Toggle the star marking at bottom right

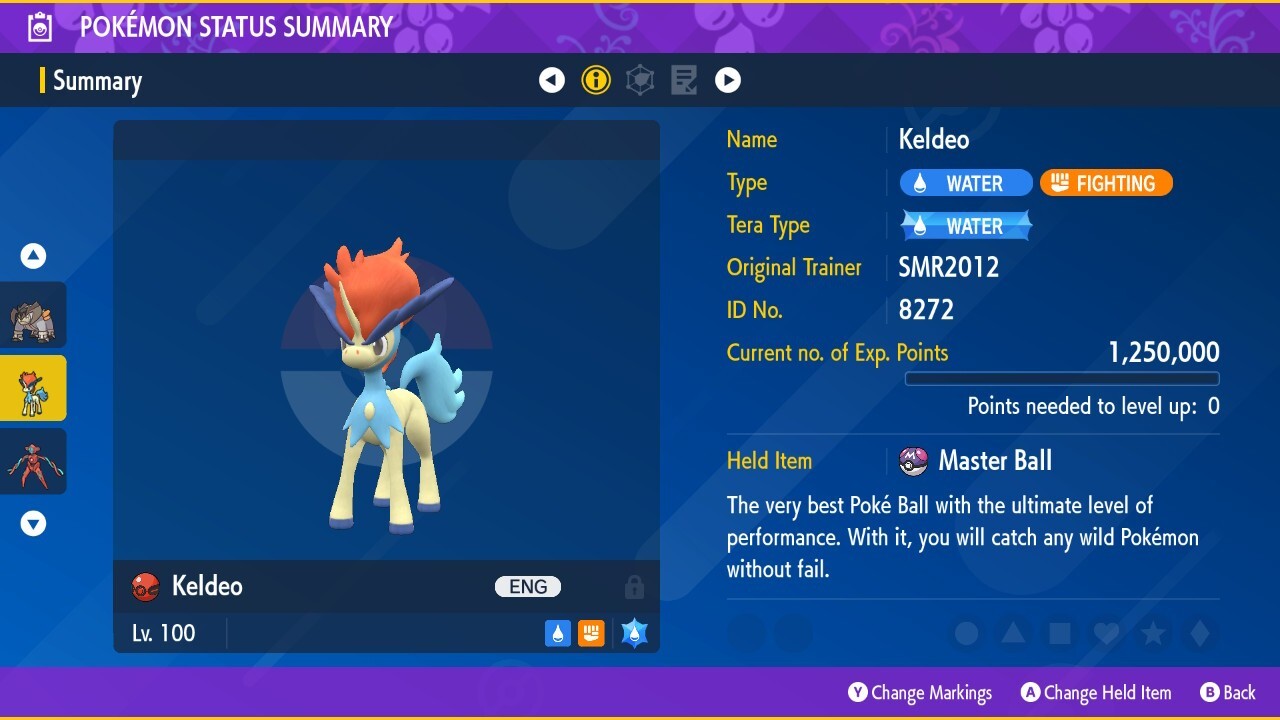[x=1153, y=633]
